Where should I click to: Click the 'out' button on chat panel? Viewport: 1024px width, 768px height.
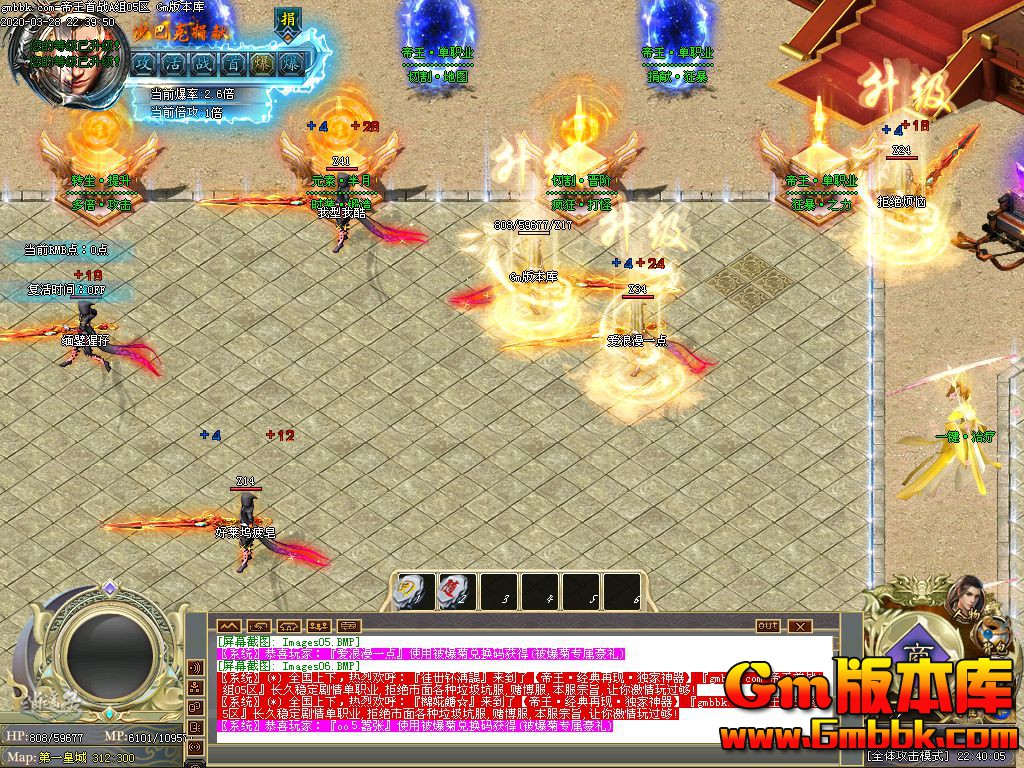[767, 626]
